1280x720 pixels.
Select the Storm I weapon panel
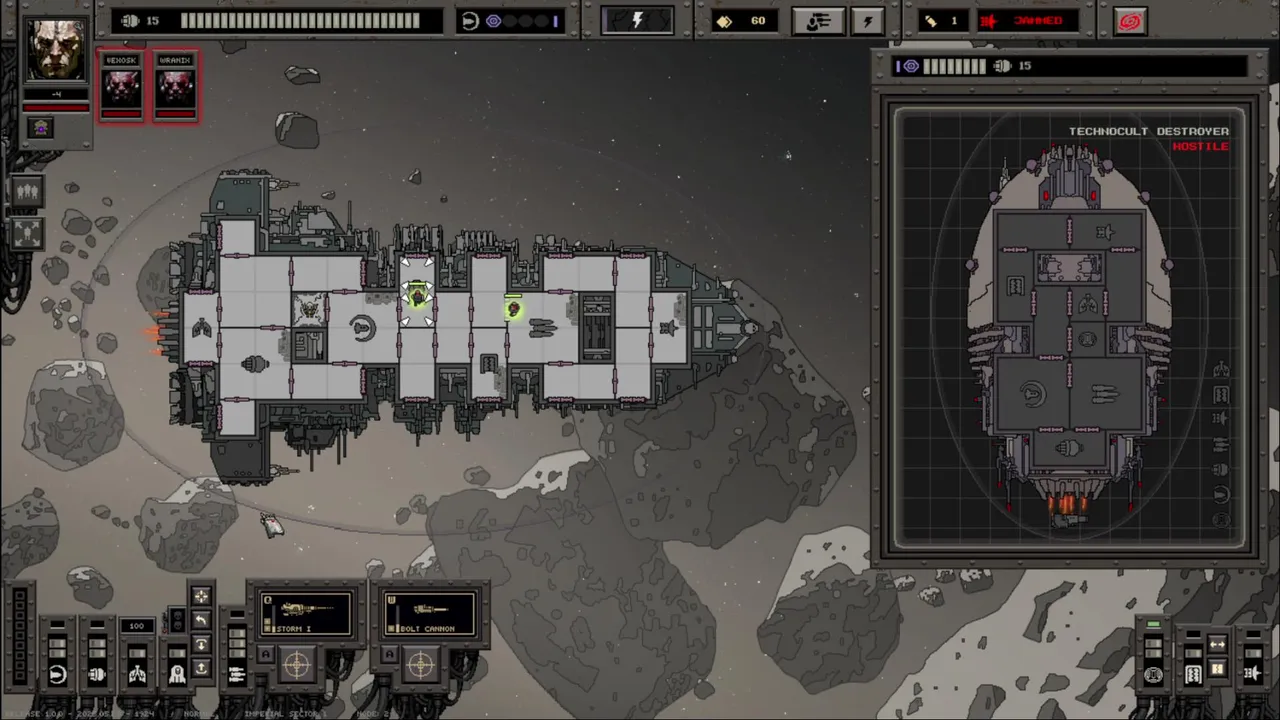pyautogui.click(x=306, y=613)
